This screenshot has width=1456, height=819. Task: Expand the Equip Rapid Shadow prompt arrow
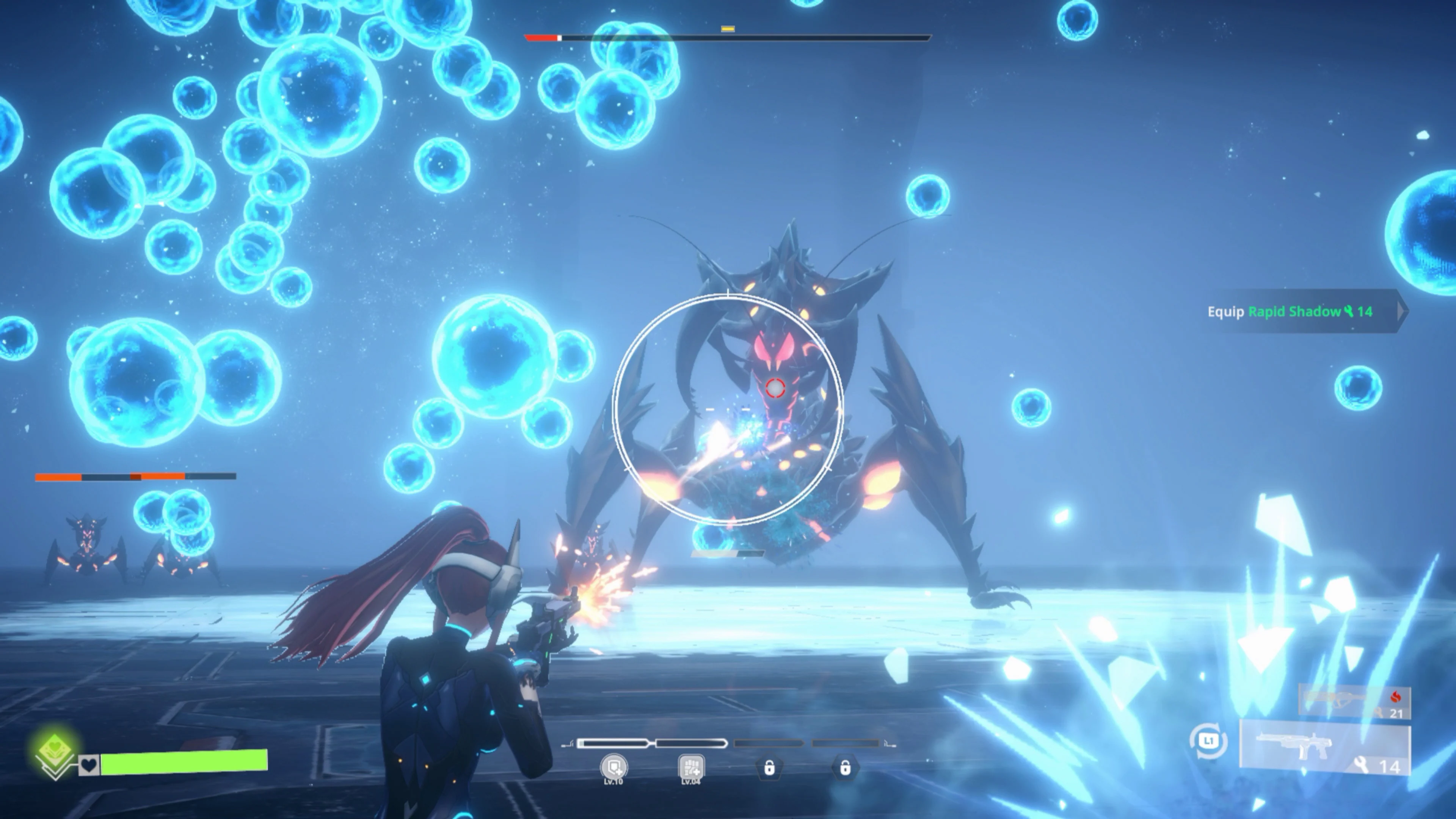1400,311
